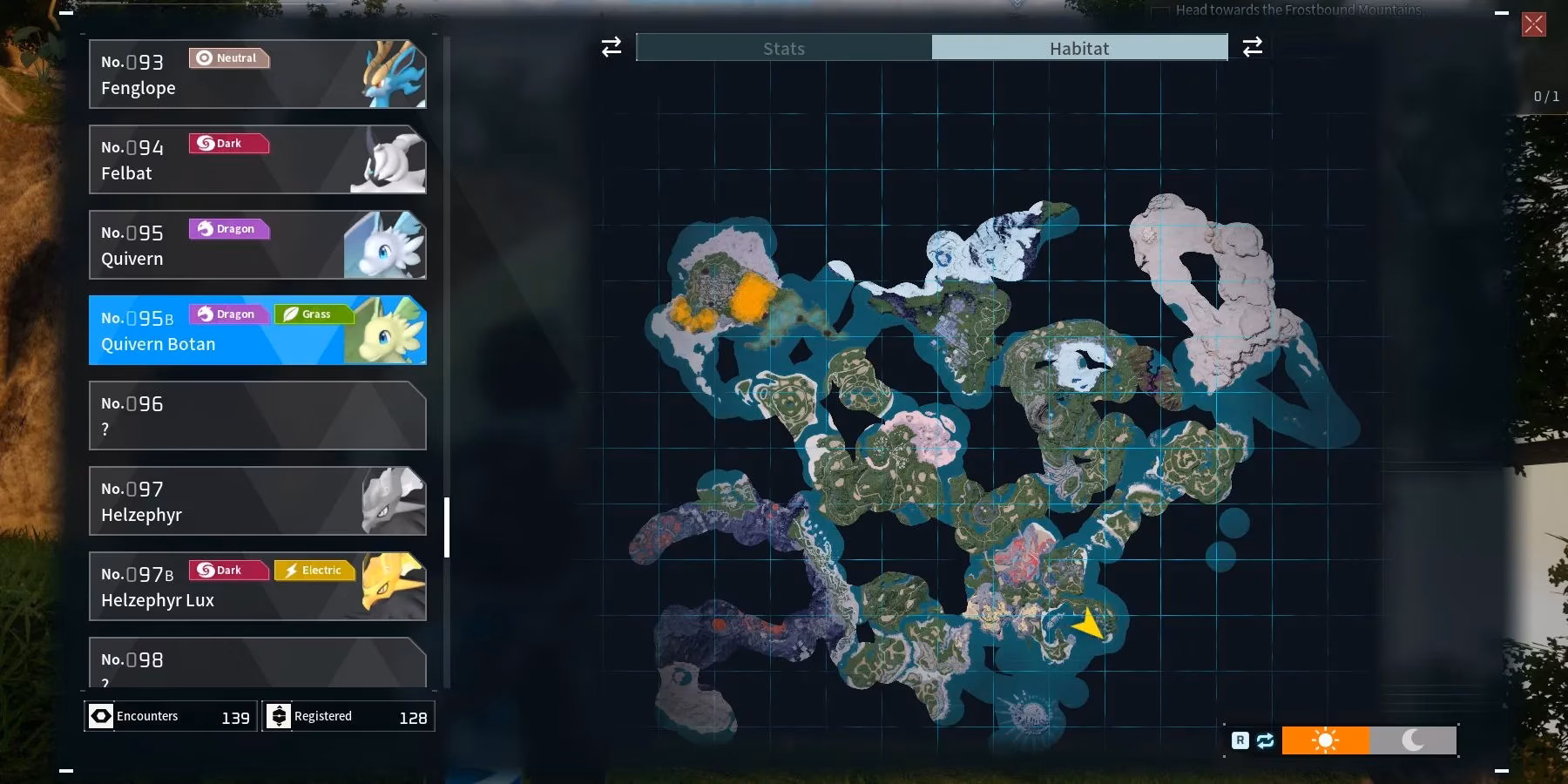
Task: Select the Fenglope entry No. 093
Action: pos(257,74)
